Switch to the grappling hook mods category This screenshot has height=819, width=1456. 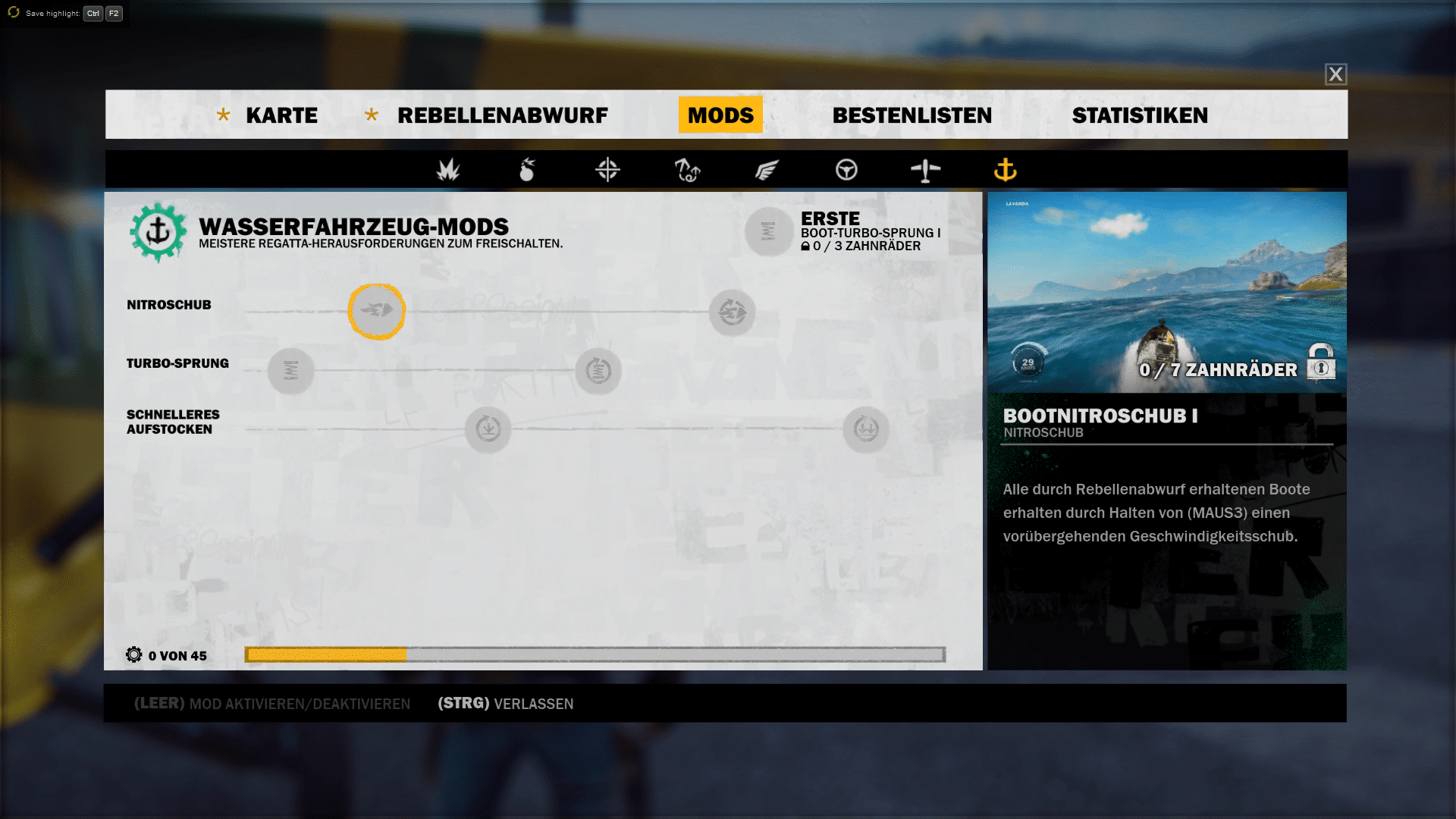point(687,170)
